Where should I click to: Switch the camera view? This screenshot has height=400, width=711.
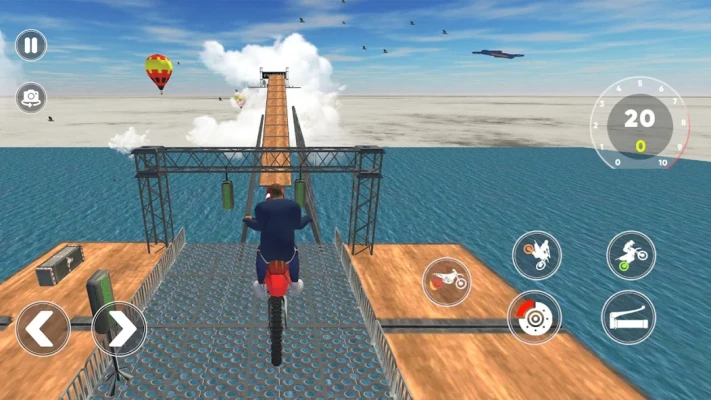click(31, 97)
